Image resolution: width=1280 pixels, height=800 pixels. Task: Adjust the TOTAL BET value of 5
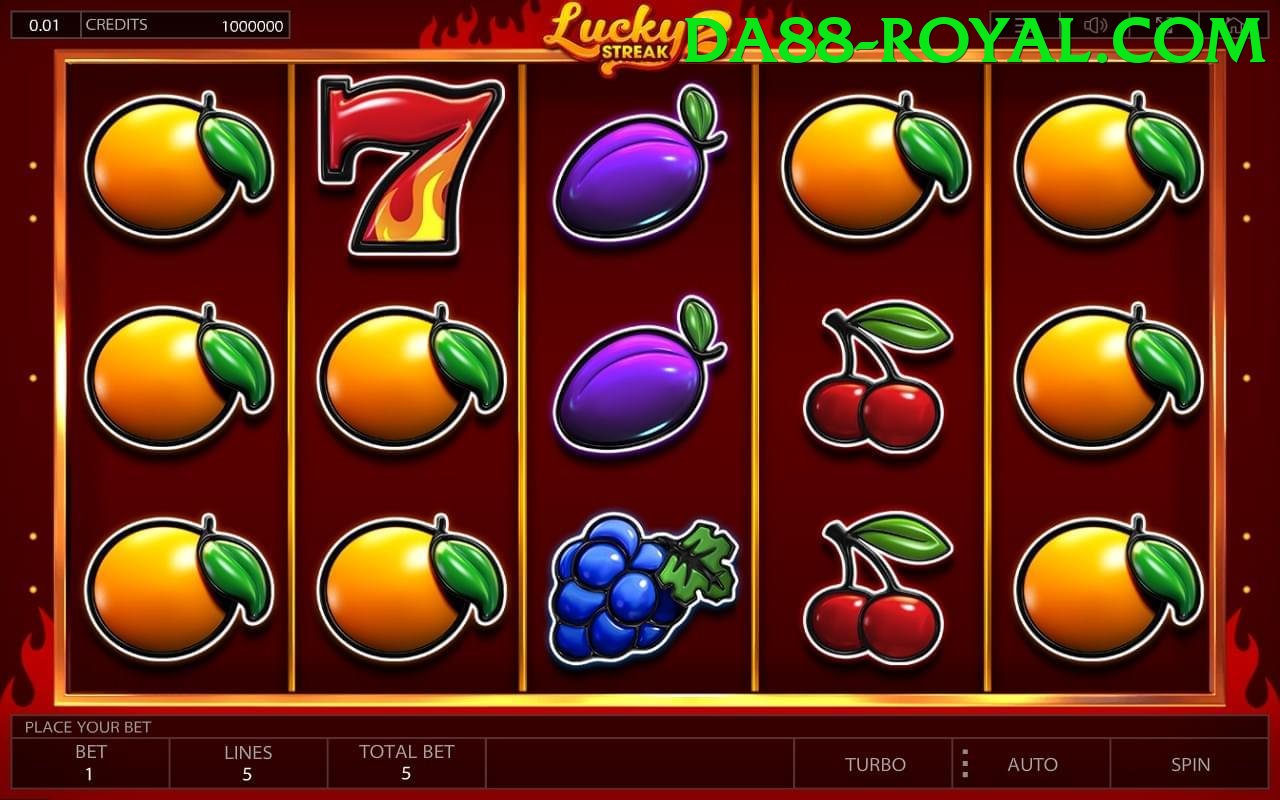point(405,764)
